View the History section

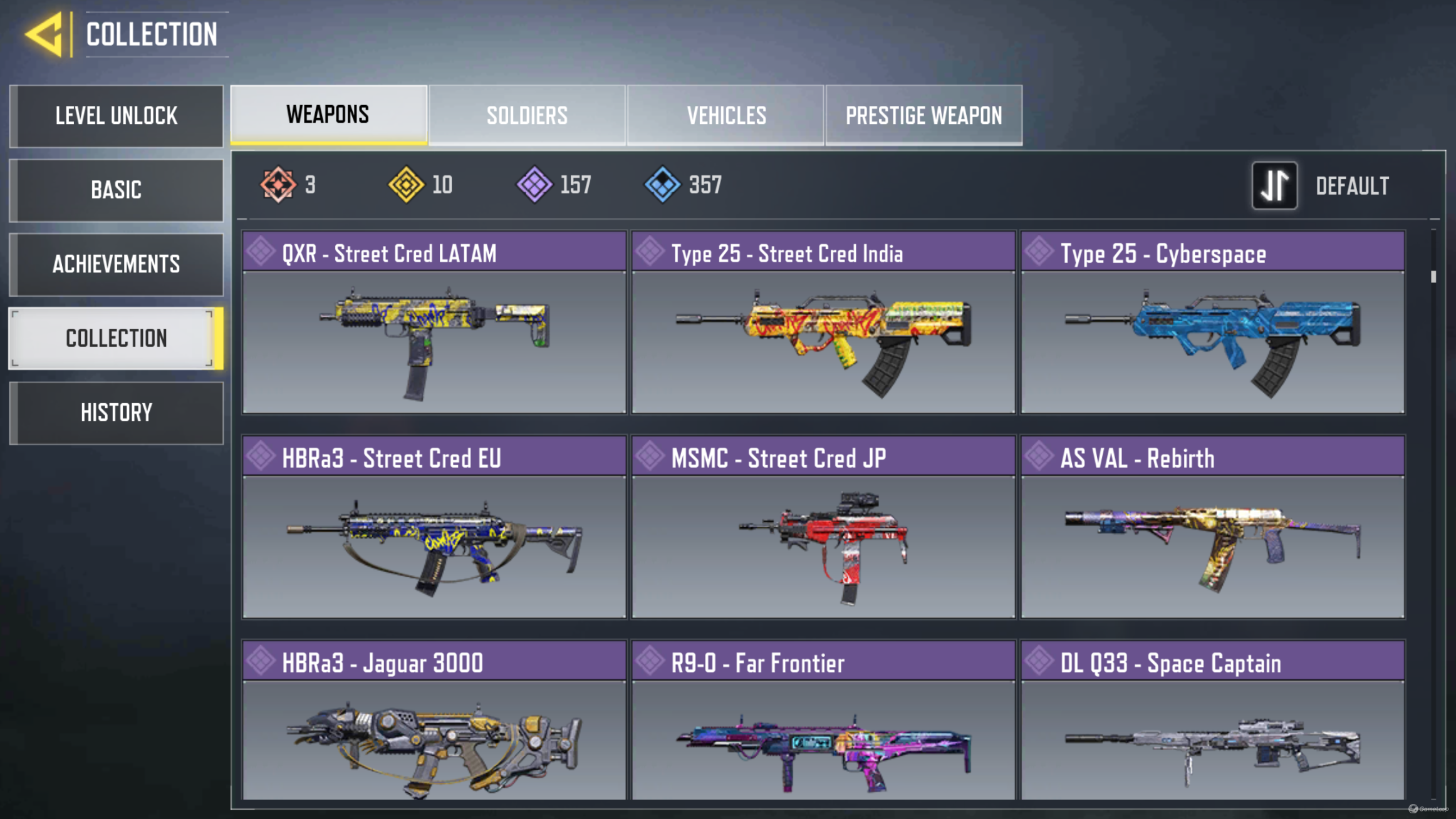117,413
